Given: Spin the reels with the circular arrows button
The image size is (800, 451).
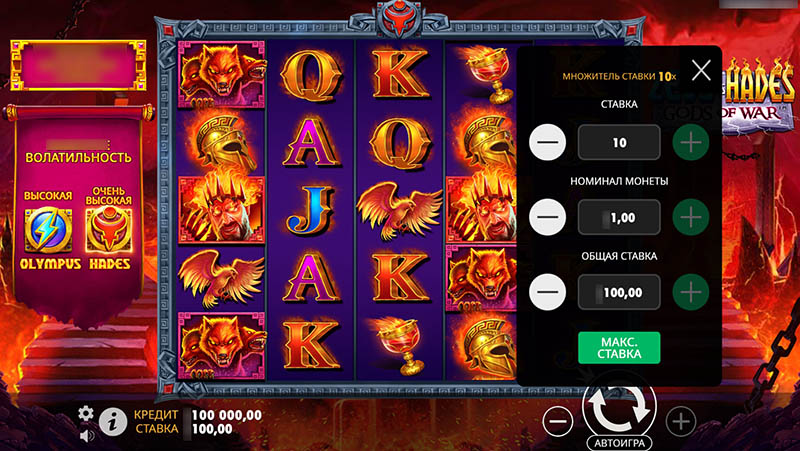Looking at the screenshot, I should click(619, 406).
